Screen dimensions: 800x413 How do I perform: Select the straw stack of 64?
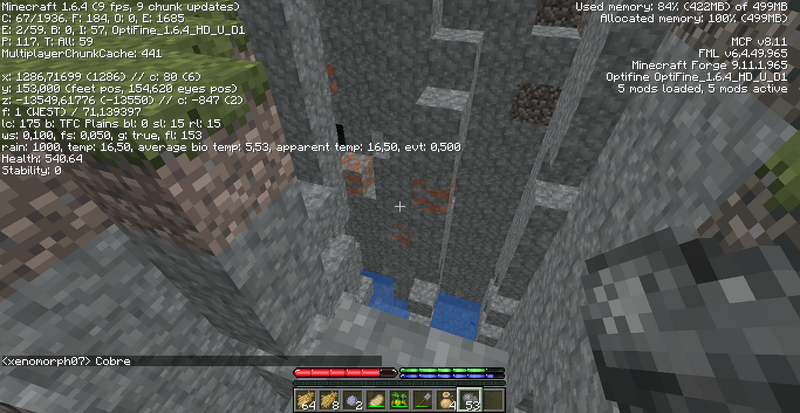[305, 398]
